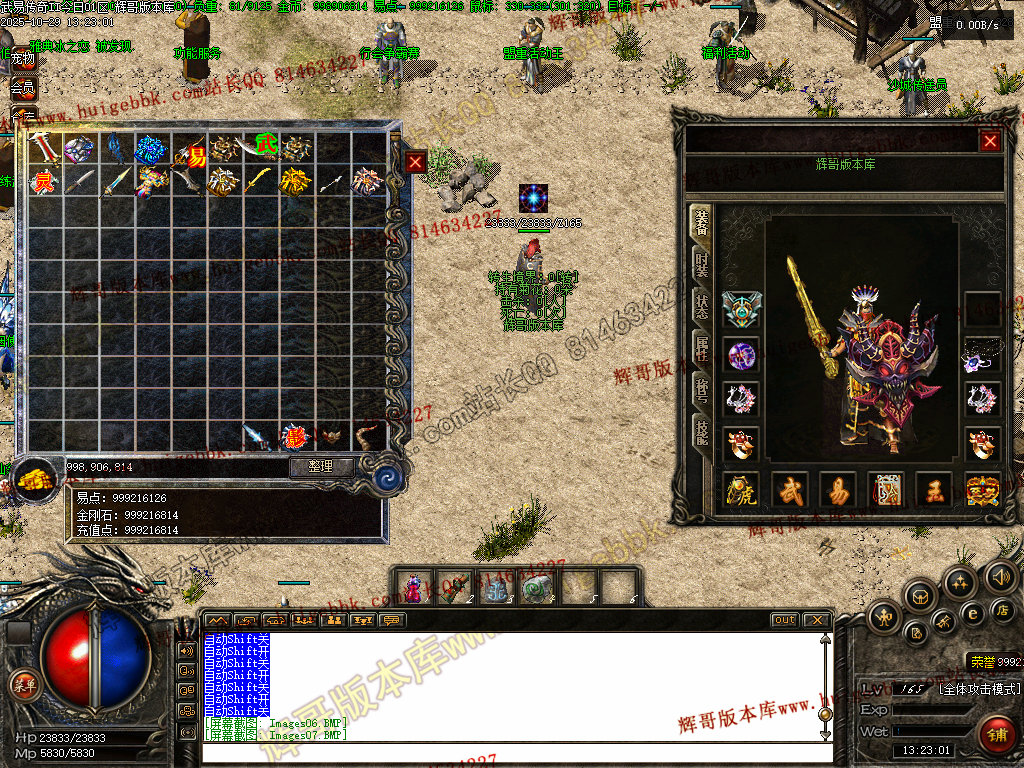Open the 菜单 menu button
This screenshot has height=768, width=1024.
(x=23, y=686)
